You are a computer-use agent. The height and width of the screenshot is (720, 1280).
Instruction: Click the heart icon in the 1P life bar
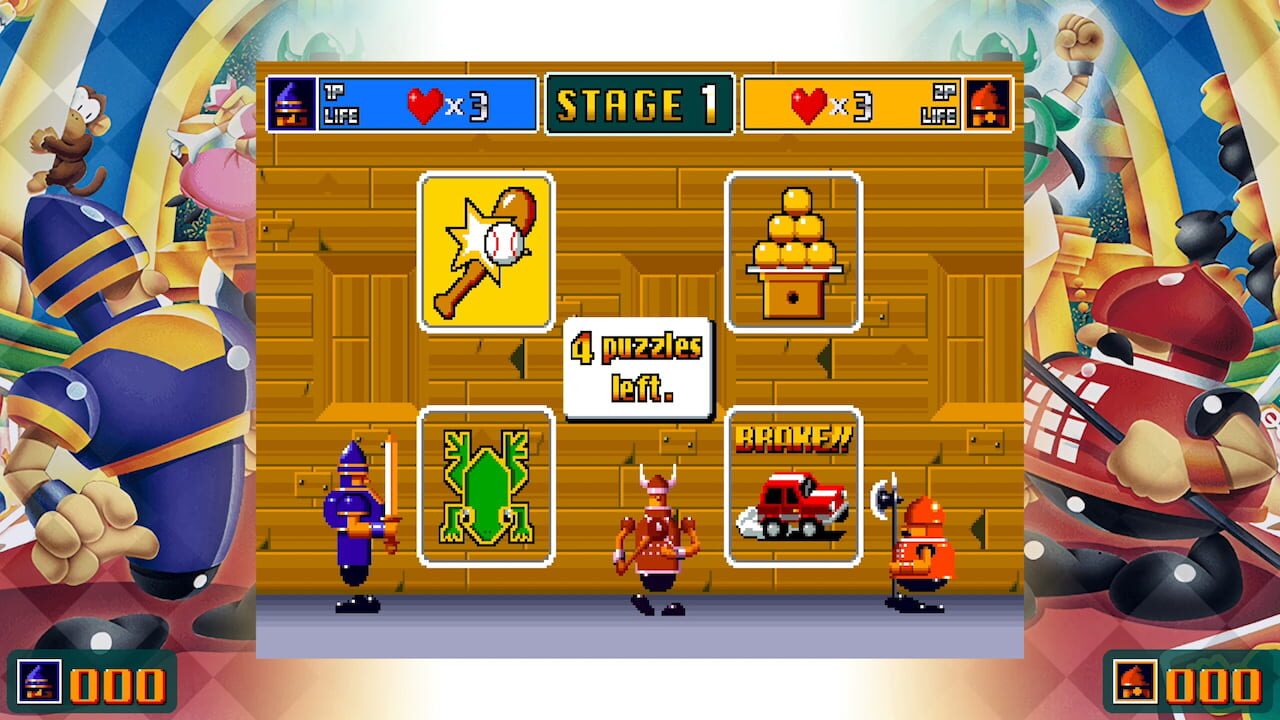(x=423, y=104)
